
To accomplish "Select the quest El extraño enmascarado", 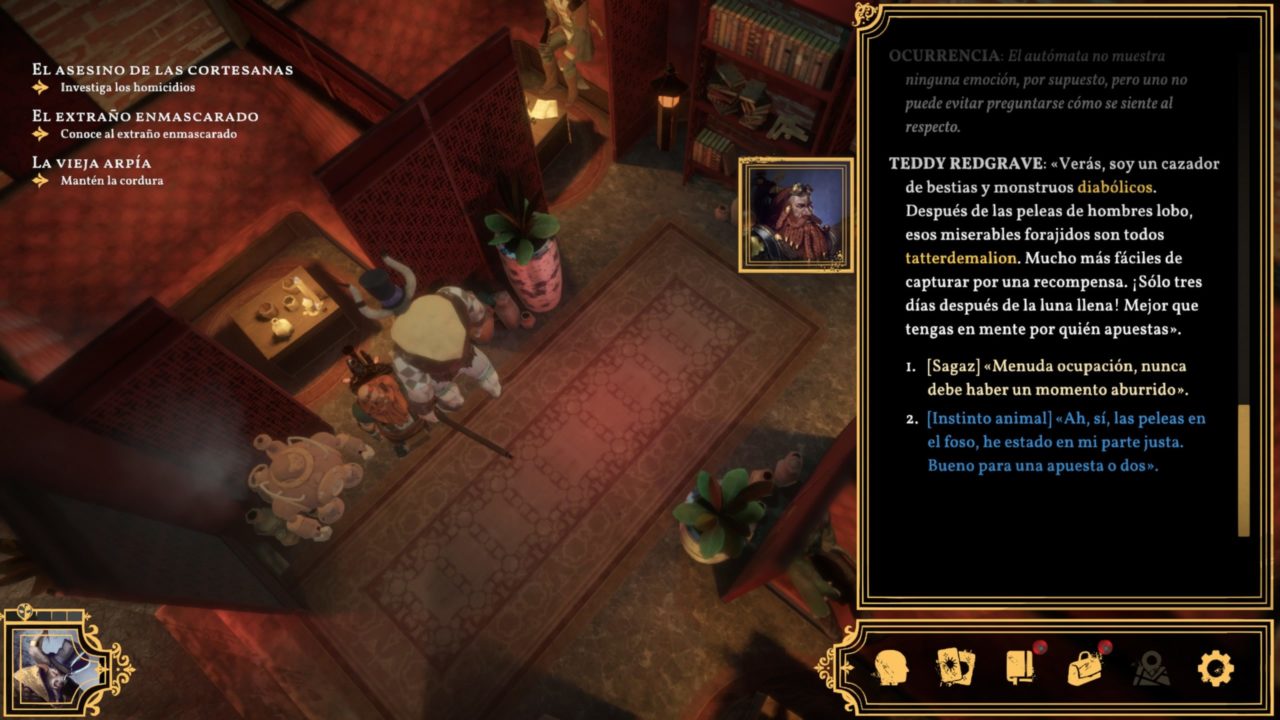I will 145,116.
